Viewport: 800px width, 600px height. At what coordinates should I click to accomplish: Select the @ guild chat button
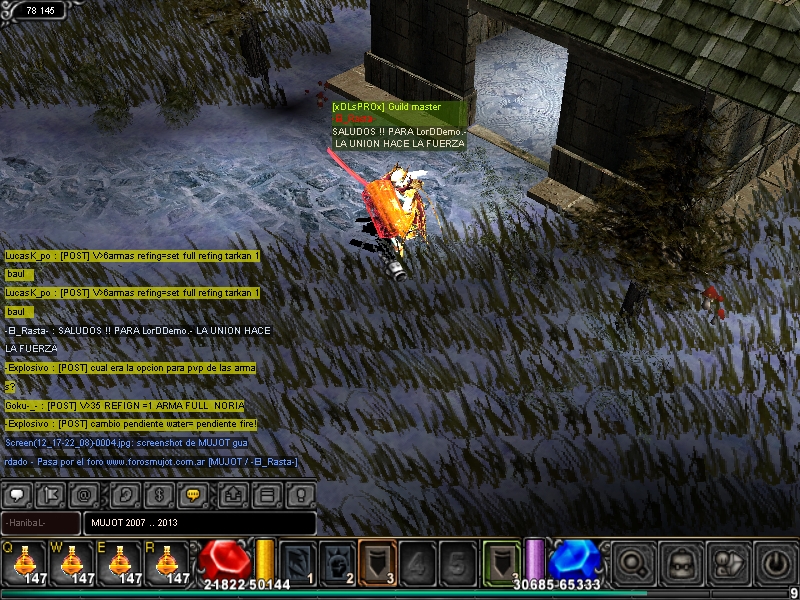click(84, 494)
